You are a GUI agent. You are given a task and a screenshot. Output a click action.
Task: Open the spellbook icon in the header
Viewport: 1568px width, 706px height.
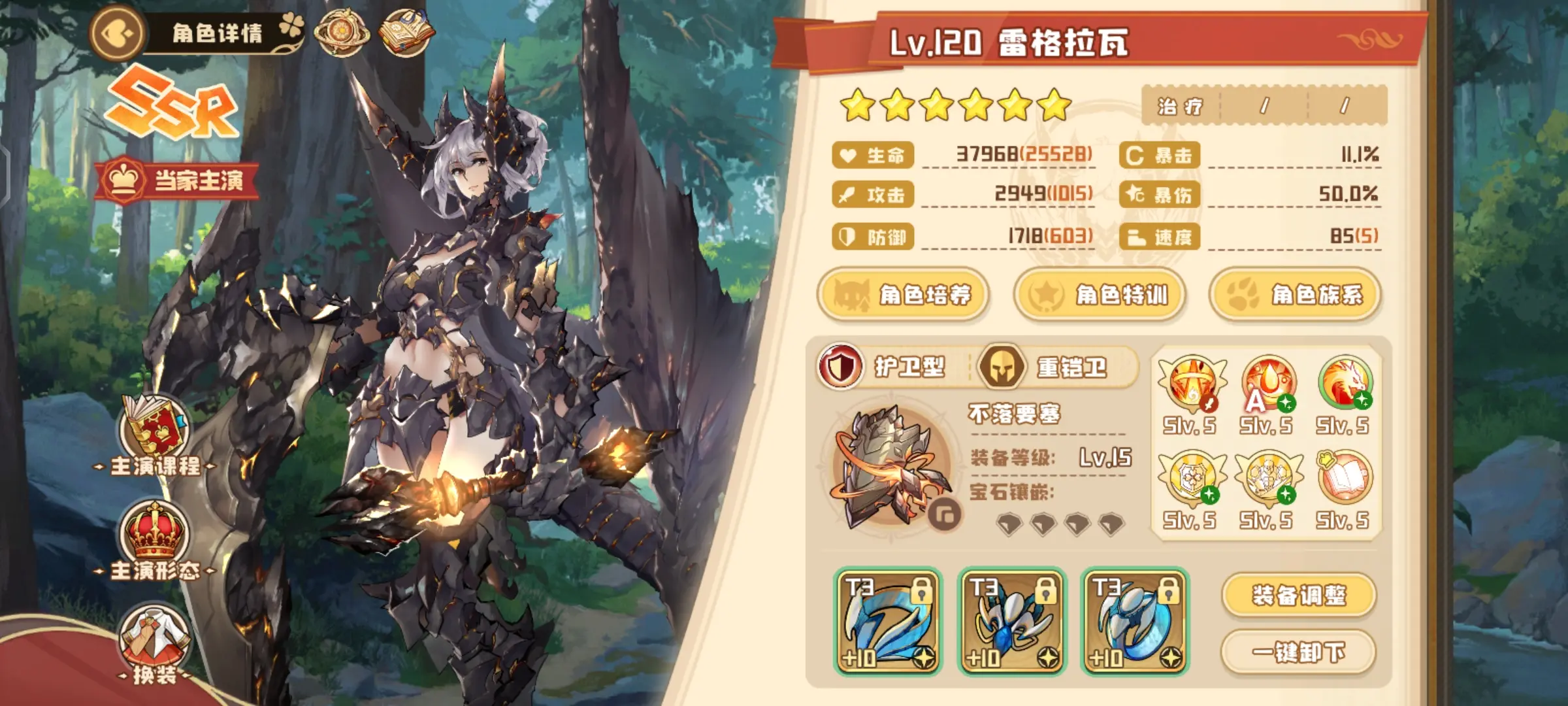point(406,33)
